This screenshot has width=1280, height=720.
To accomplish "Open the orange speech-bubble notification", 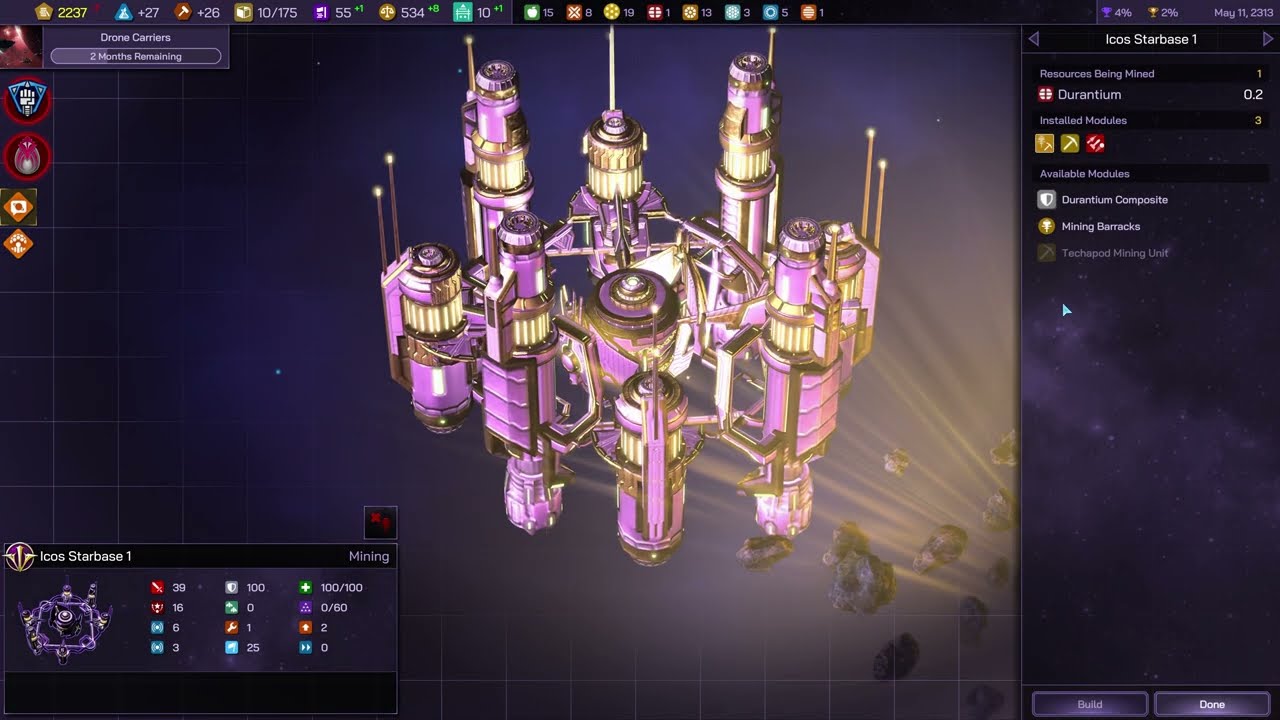I will tap(19, 208).
